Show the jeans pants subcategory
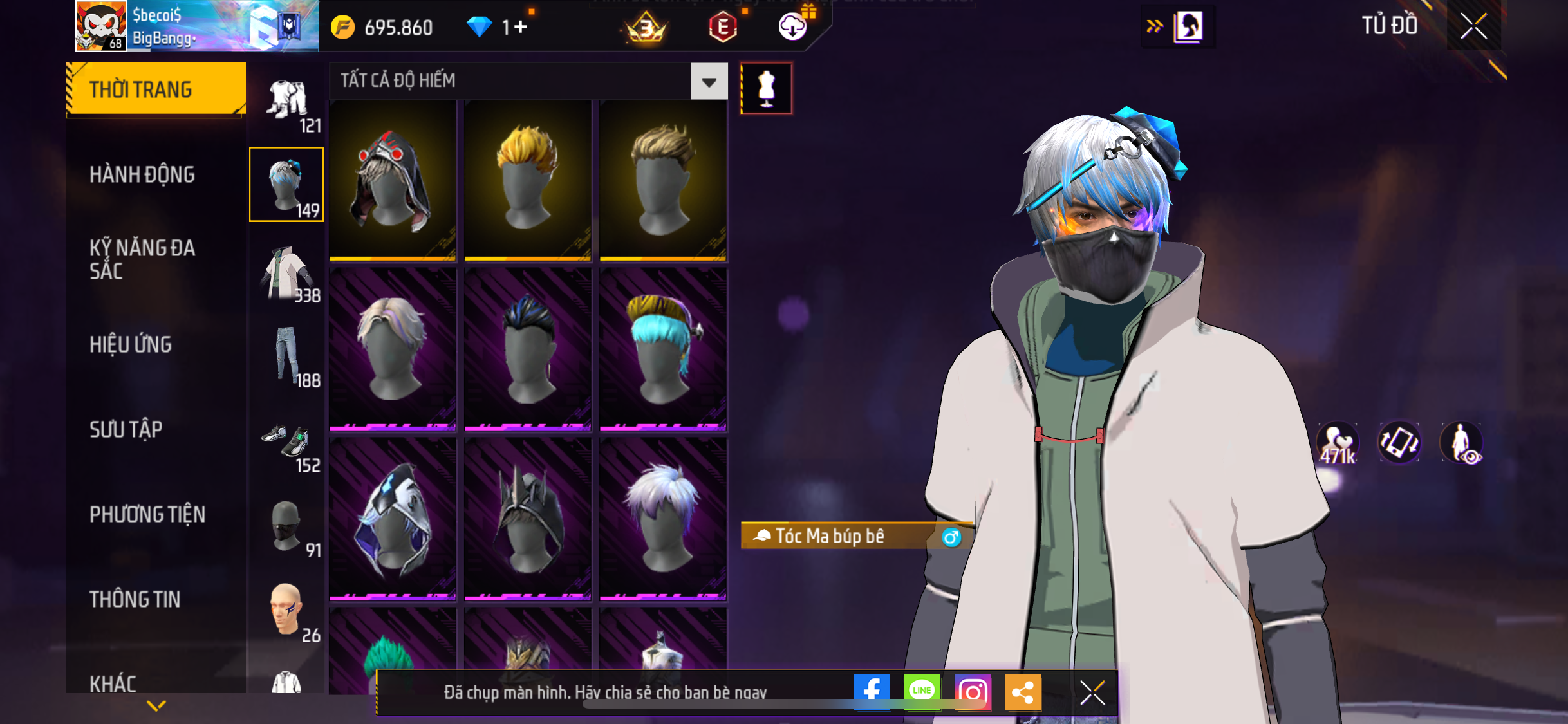The height and width of the screenshot is (724, 1568). point(287,357)
